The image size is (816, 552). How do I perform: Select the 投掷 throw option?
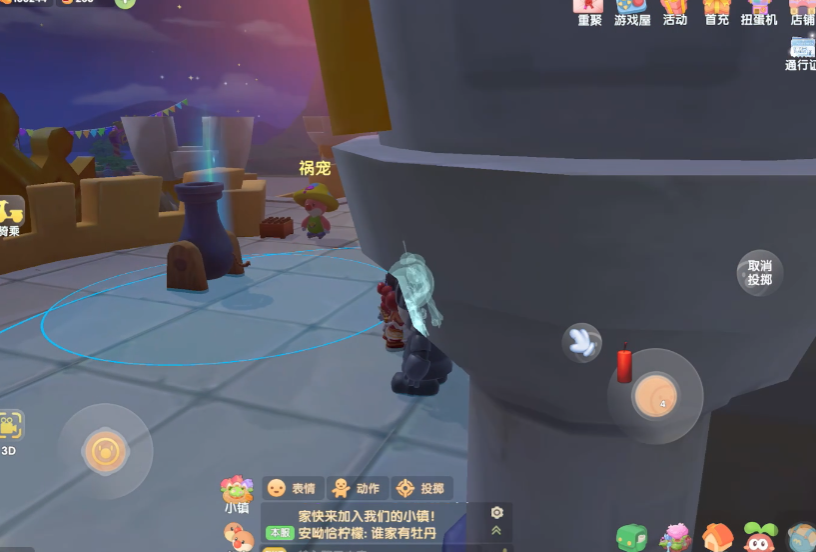coord(420,488)
